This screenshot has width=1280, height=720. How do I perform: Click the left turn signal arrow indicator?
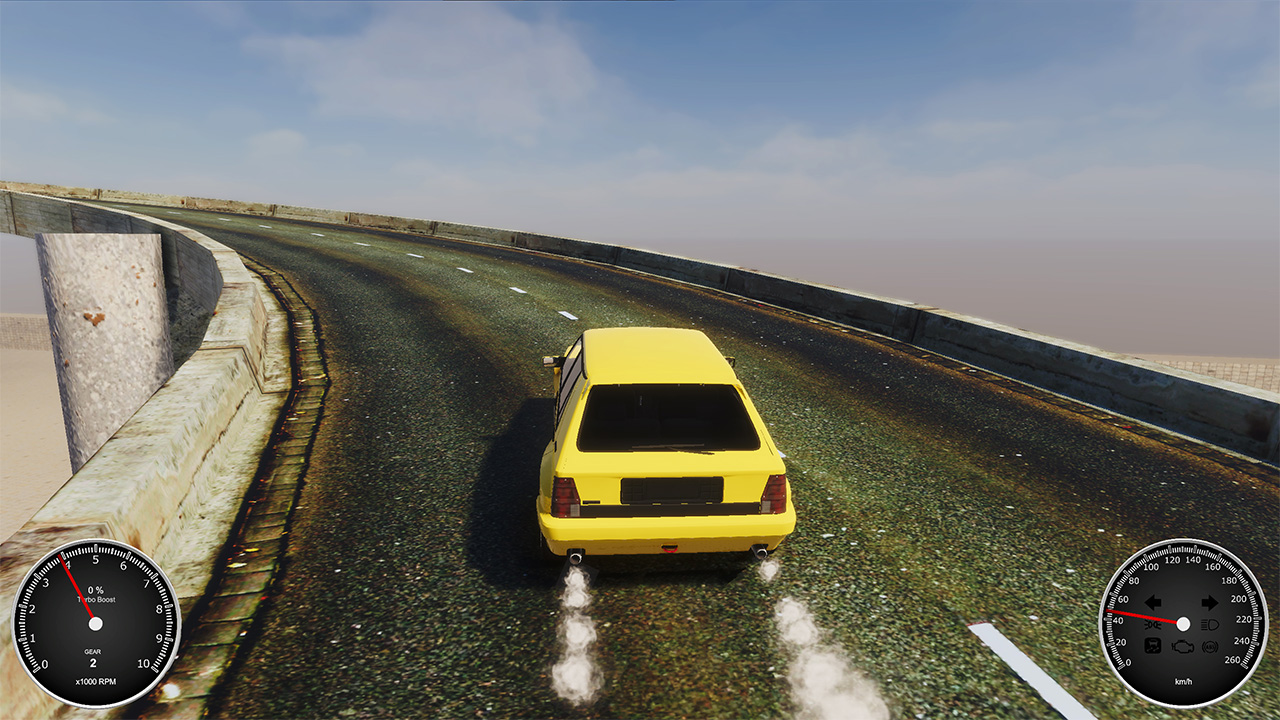[x=1152, y=601]
